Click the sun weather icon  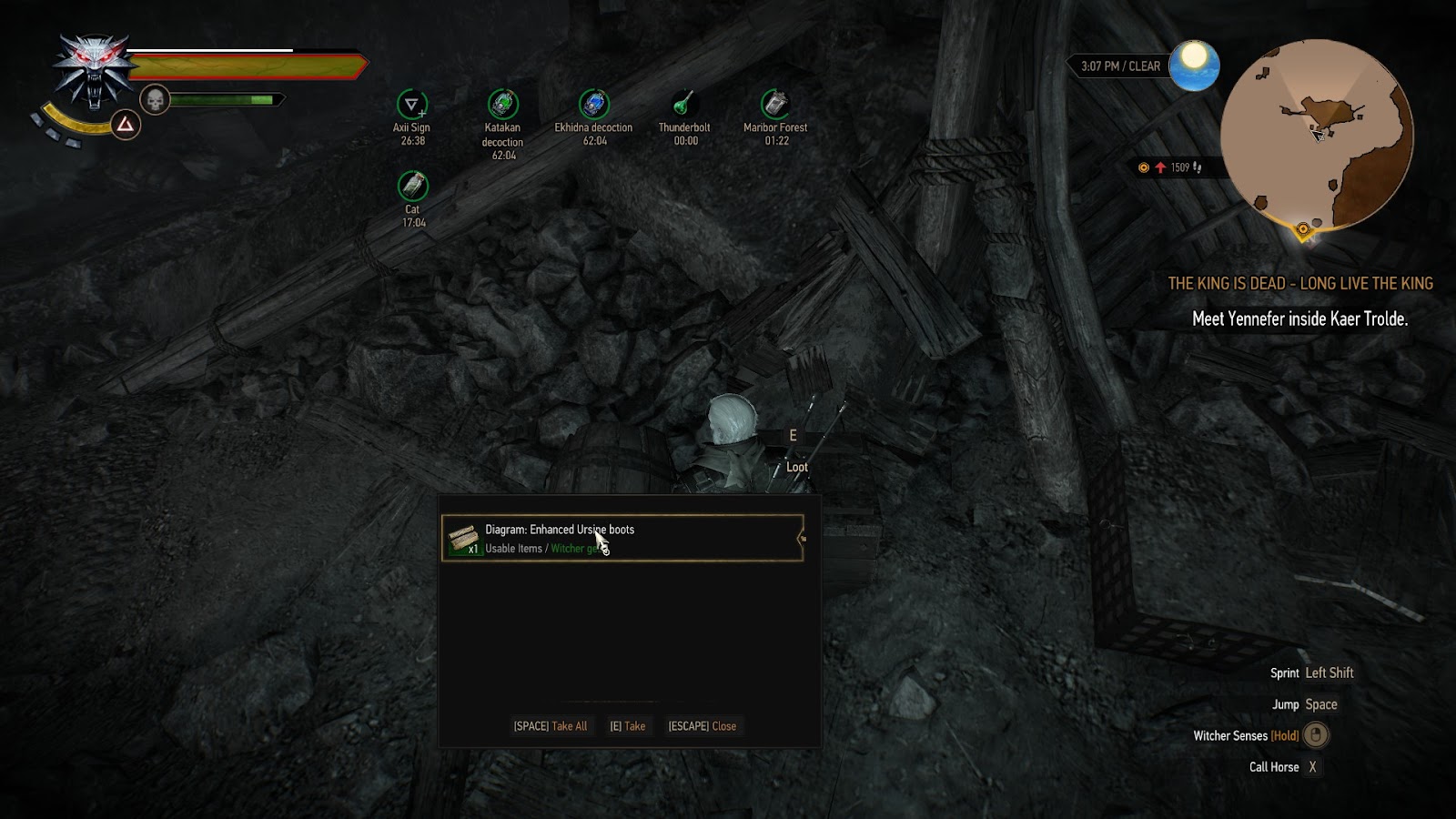[1193, 65]
